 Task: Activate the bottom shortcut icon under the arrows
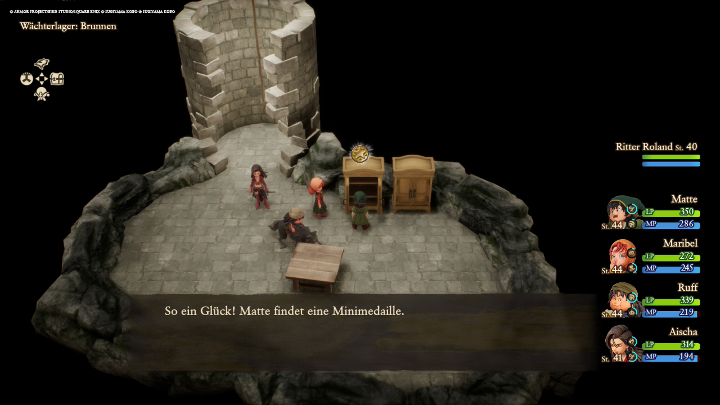pyautogui.click(x=42, y=94)
